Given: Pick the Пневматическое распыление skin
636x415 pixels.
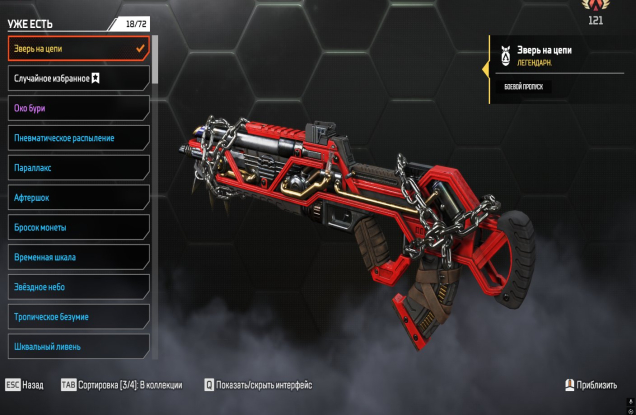Looking at the screenshot, I should pos(78,138).
